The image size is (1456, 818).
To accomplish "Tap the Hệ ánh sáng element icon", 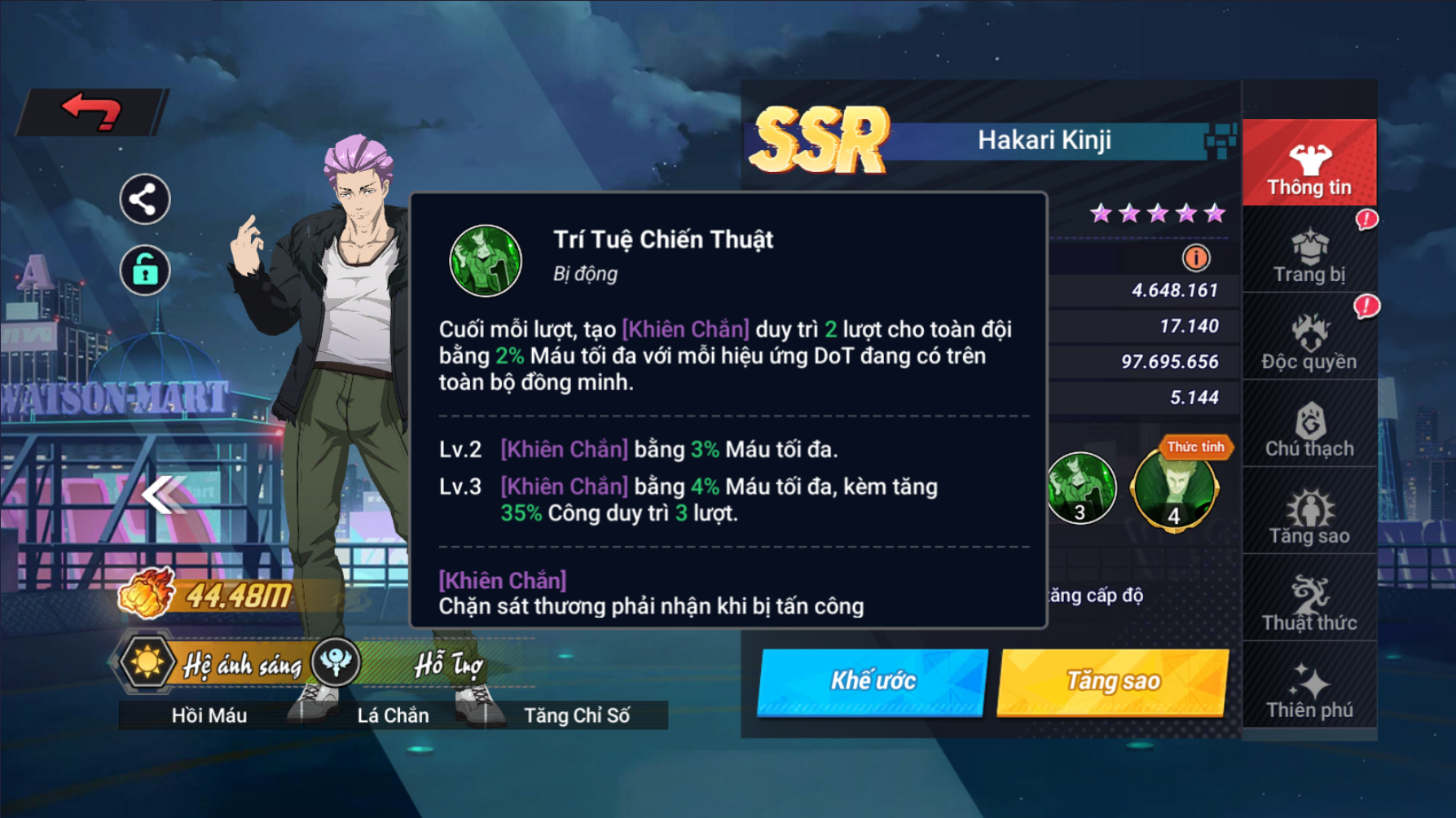I will pyautogui.click(x=147, y=662).
